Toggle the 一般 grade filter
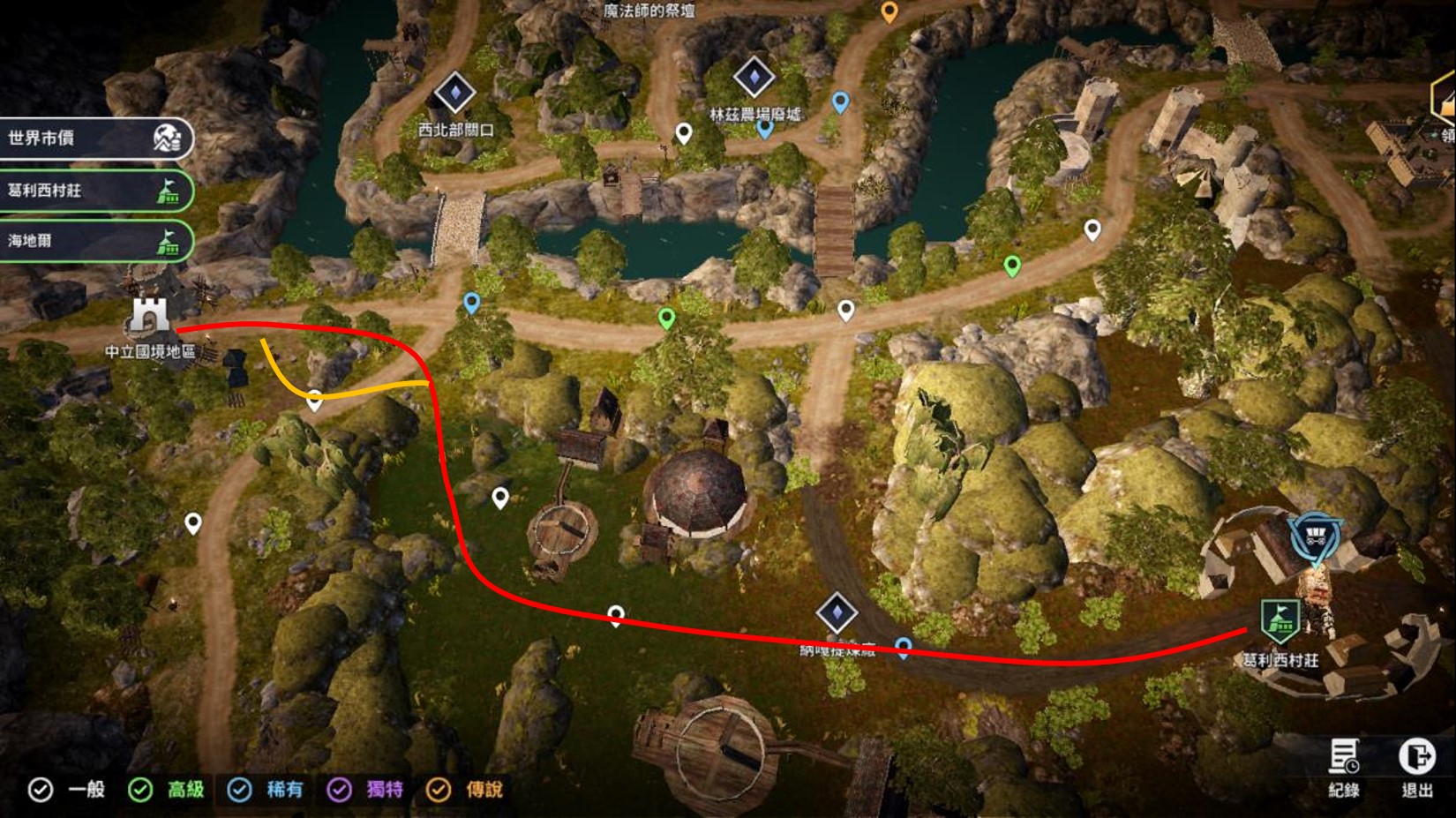Screen dimensions: 1456x818 [41, 790]
